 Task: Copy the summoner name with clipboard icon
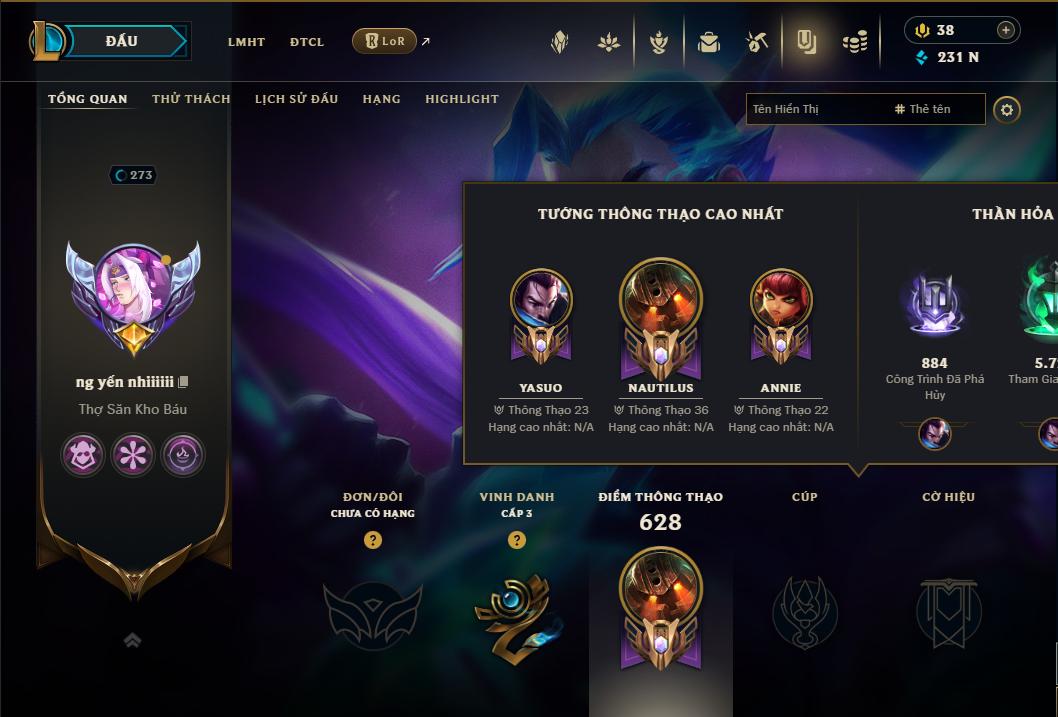pyautogui.click(x=183, y=382)
